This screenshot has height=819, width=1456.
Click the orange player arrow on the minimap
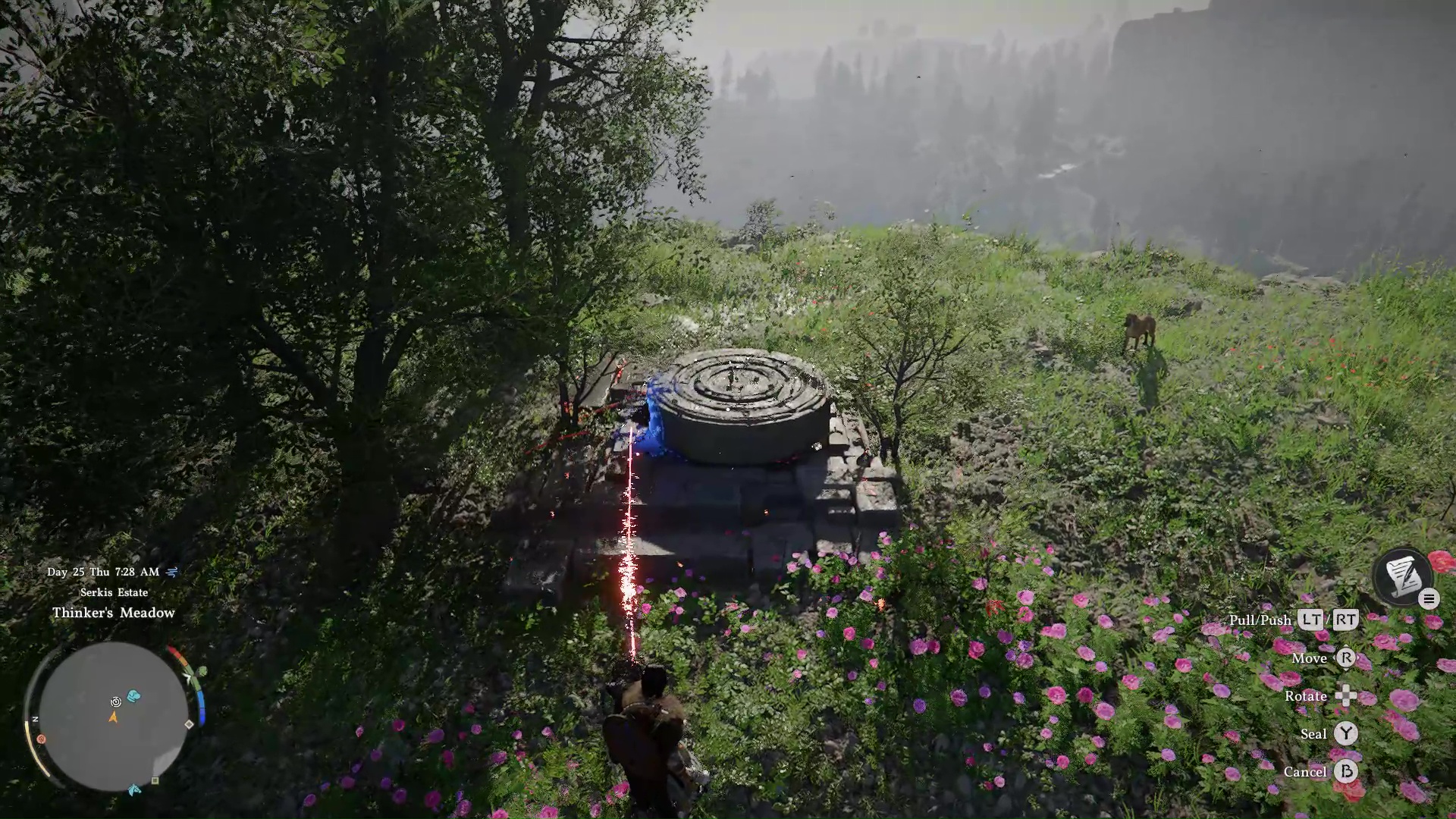[x=114, y=718]
